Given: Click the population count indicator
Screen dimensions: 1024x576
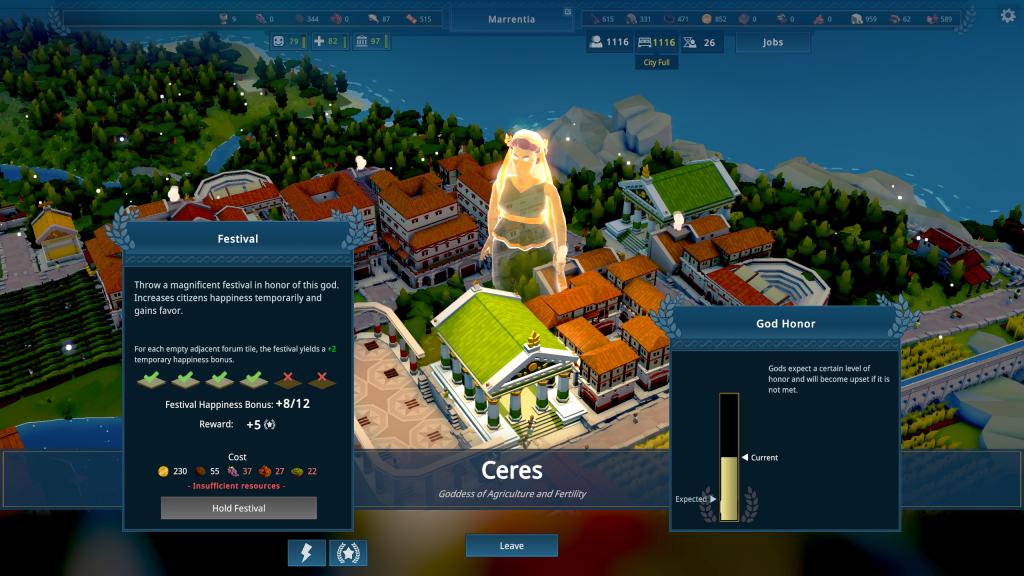Looking at the screenshot, I should 609,42.
